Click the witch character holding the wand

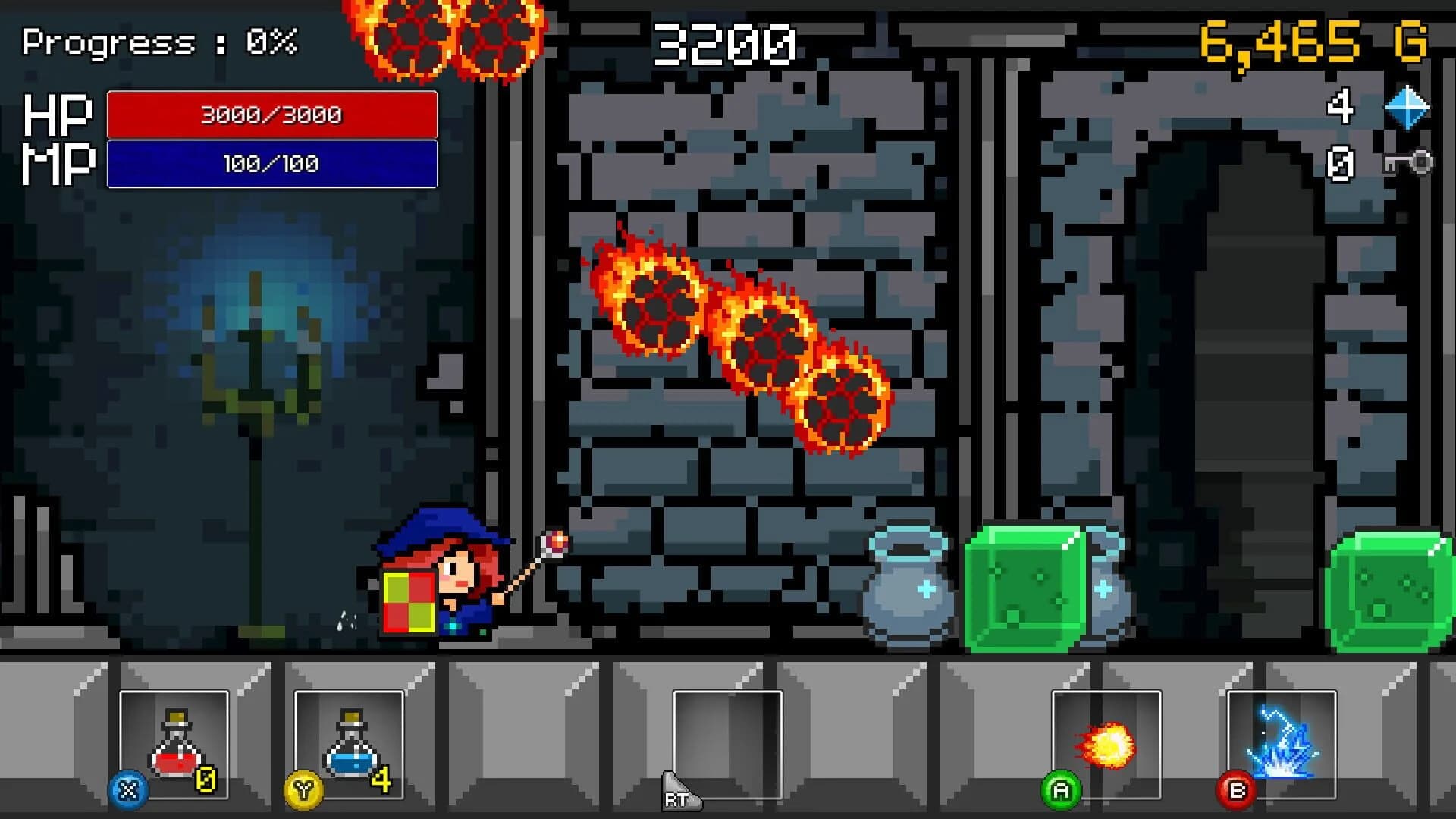click(x=447, y=584)
